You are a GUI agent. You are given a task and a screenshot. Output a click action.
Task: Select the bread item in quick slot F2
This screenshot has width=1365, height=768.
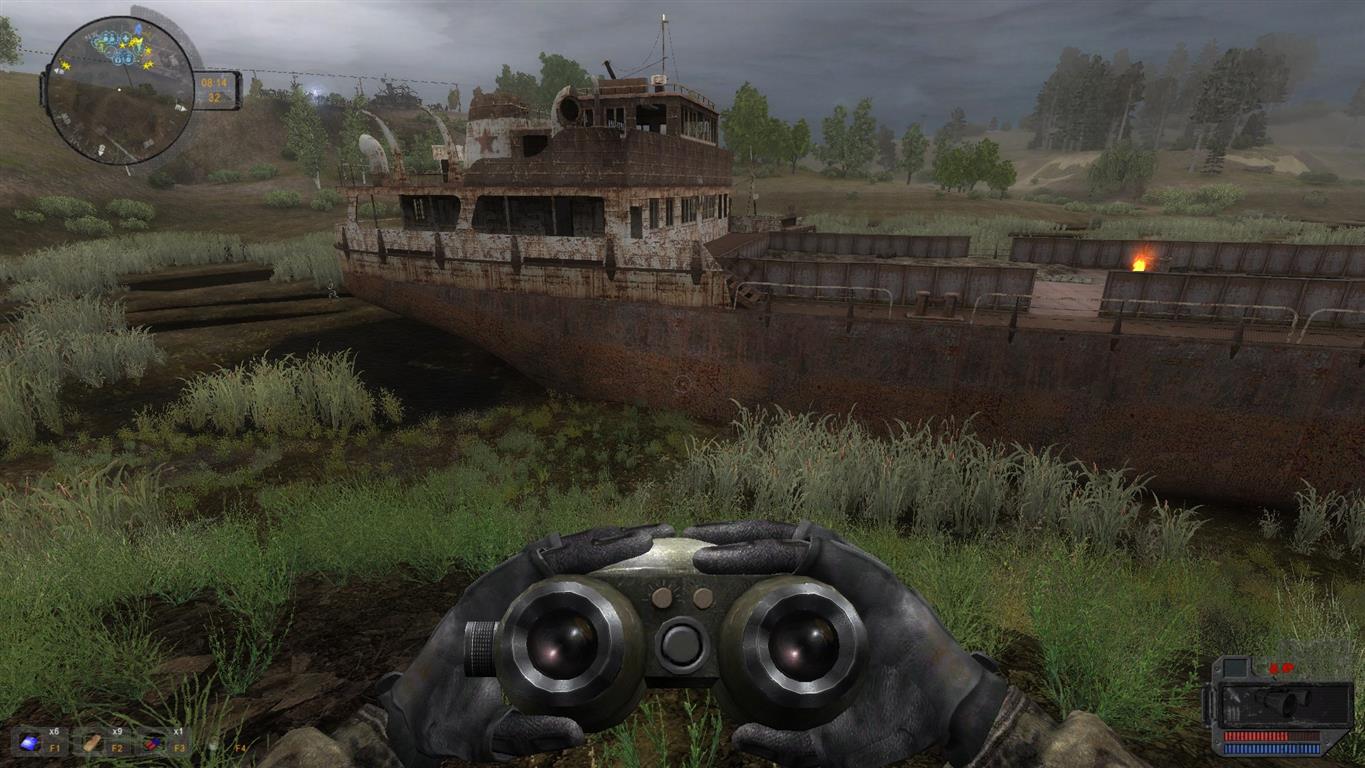92,742
